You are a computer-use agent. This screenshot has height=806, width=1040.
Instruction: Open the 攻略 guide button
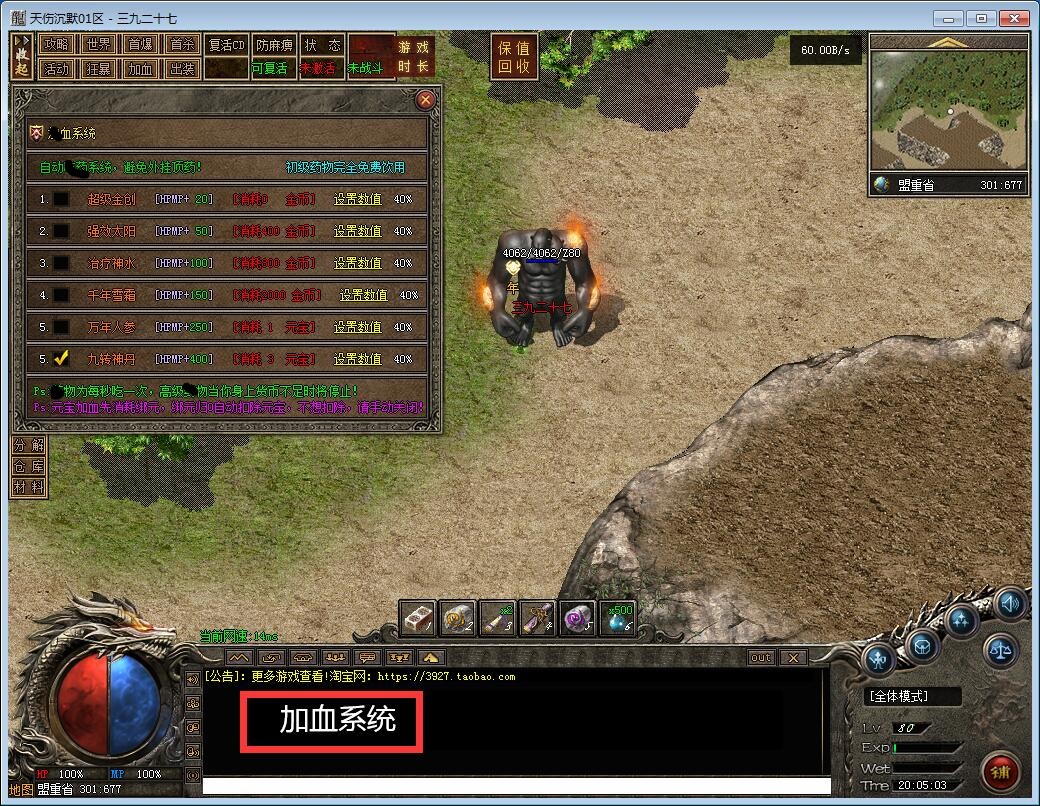(57, 45)
